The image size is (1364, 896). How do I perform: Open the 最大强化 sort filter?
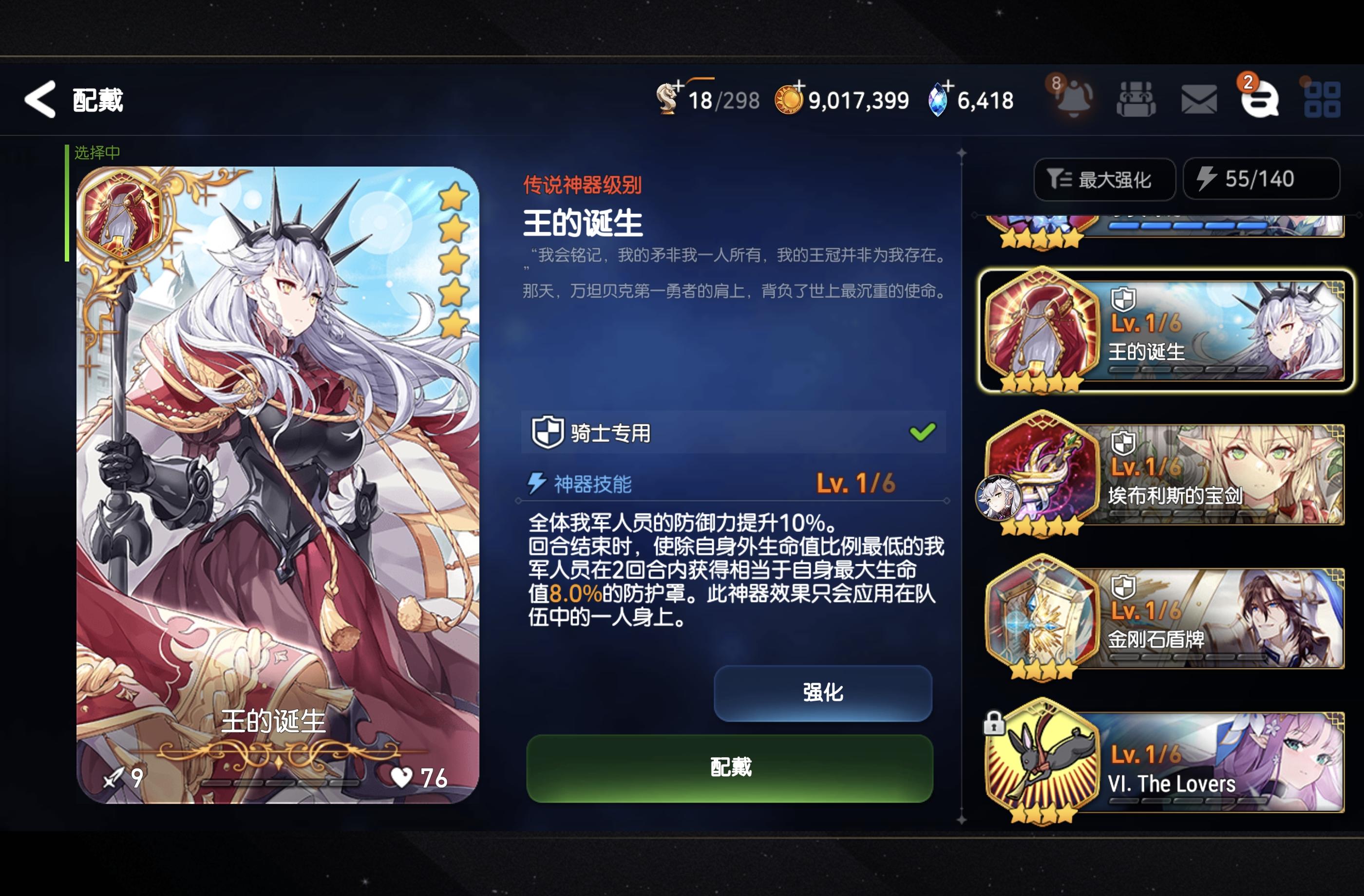click(x=1105, y=179)
